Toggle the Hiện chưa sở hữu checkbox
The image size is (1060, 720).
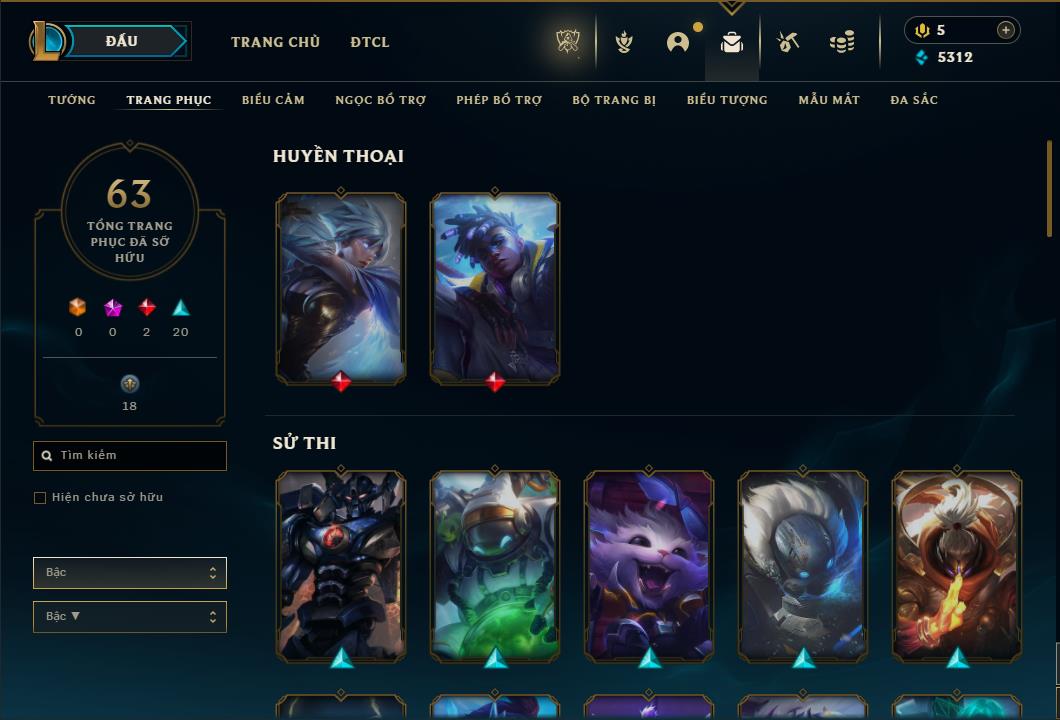coord(40,498)
